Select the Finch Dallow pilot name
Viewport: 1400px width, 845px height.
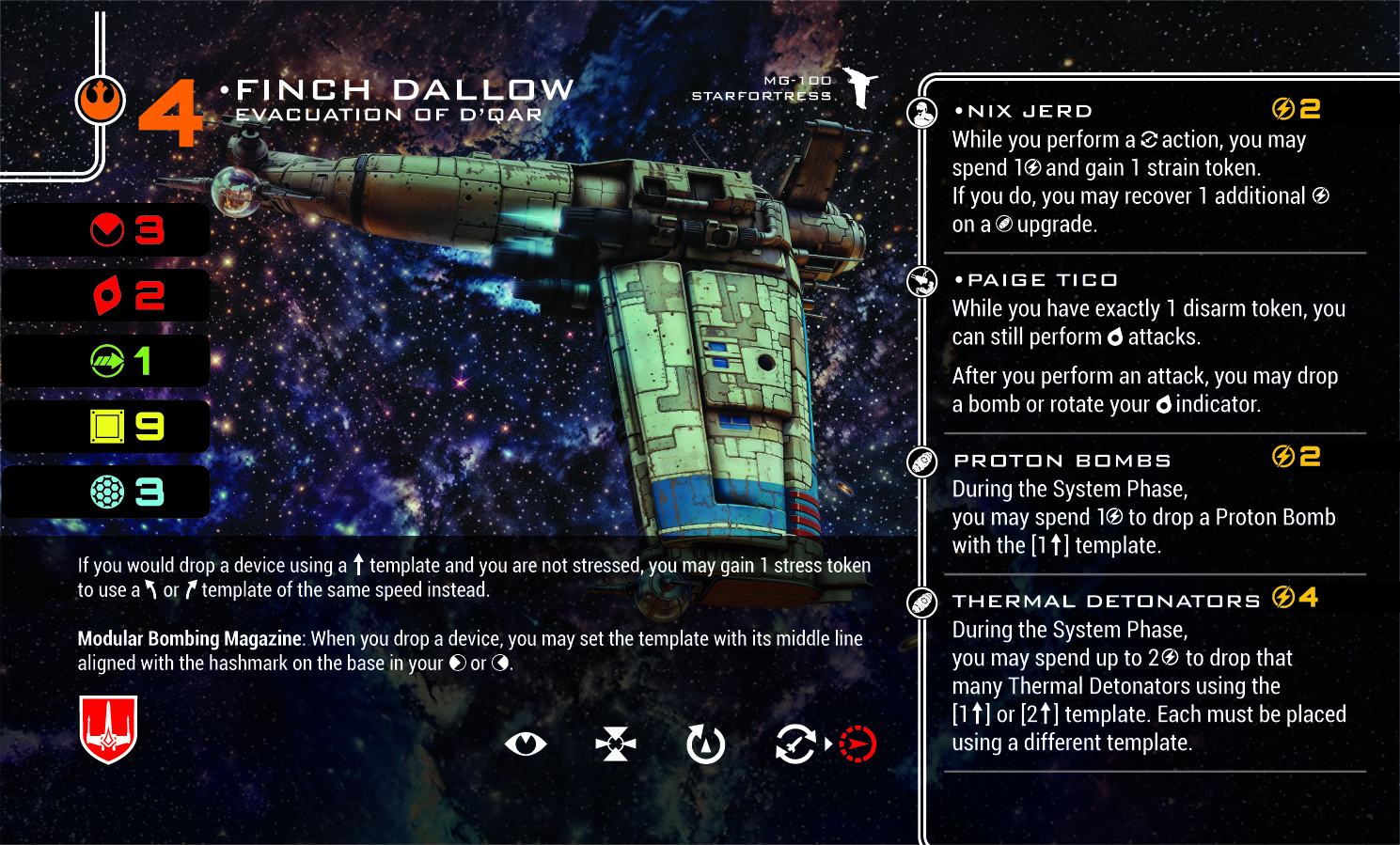404,90
